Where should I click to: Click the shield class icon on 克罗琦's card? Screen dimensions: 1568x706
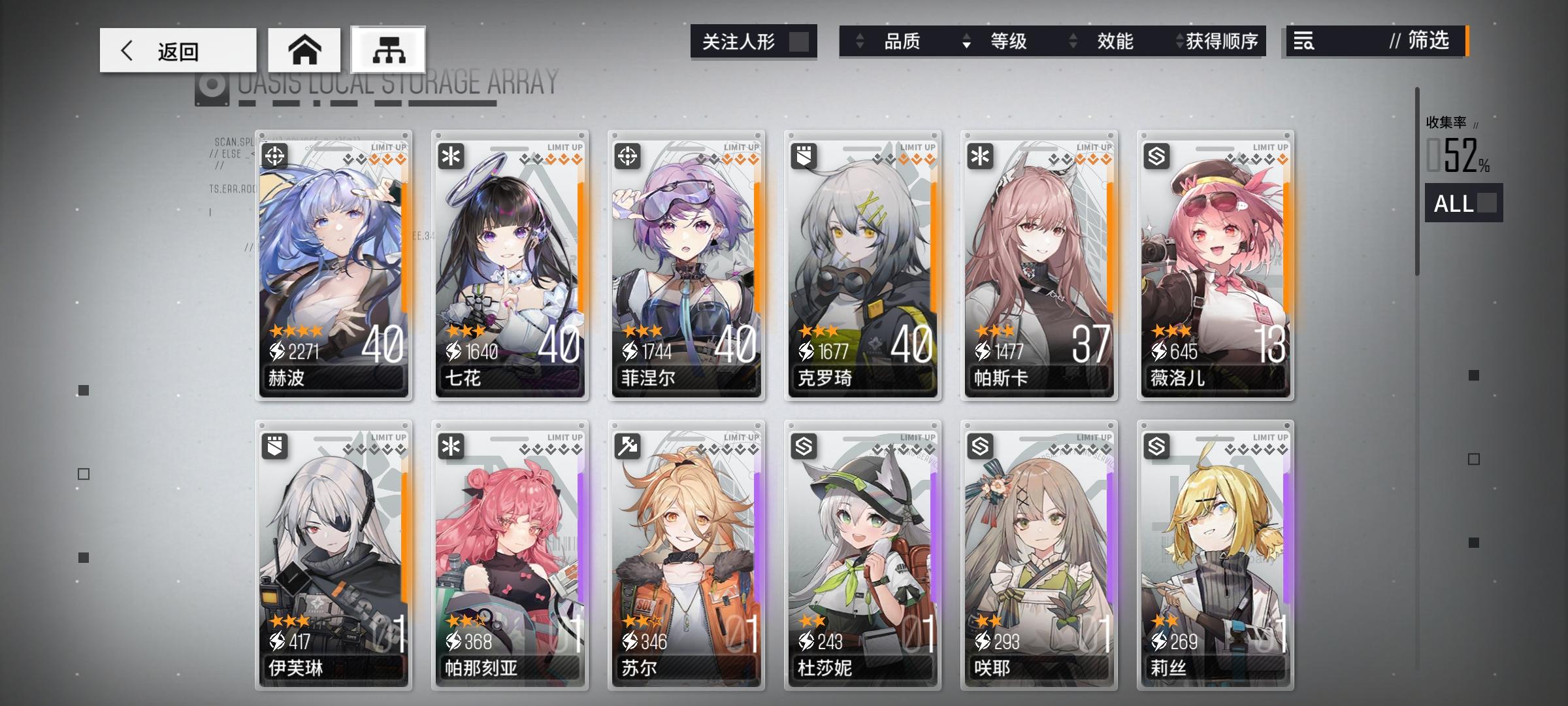tap(805, 154)
